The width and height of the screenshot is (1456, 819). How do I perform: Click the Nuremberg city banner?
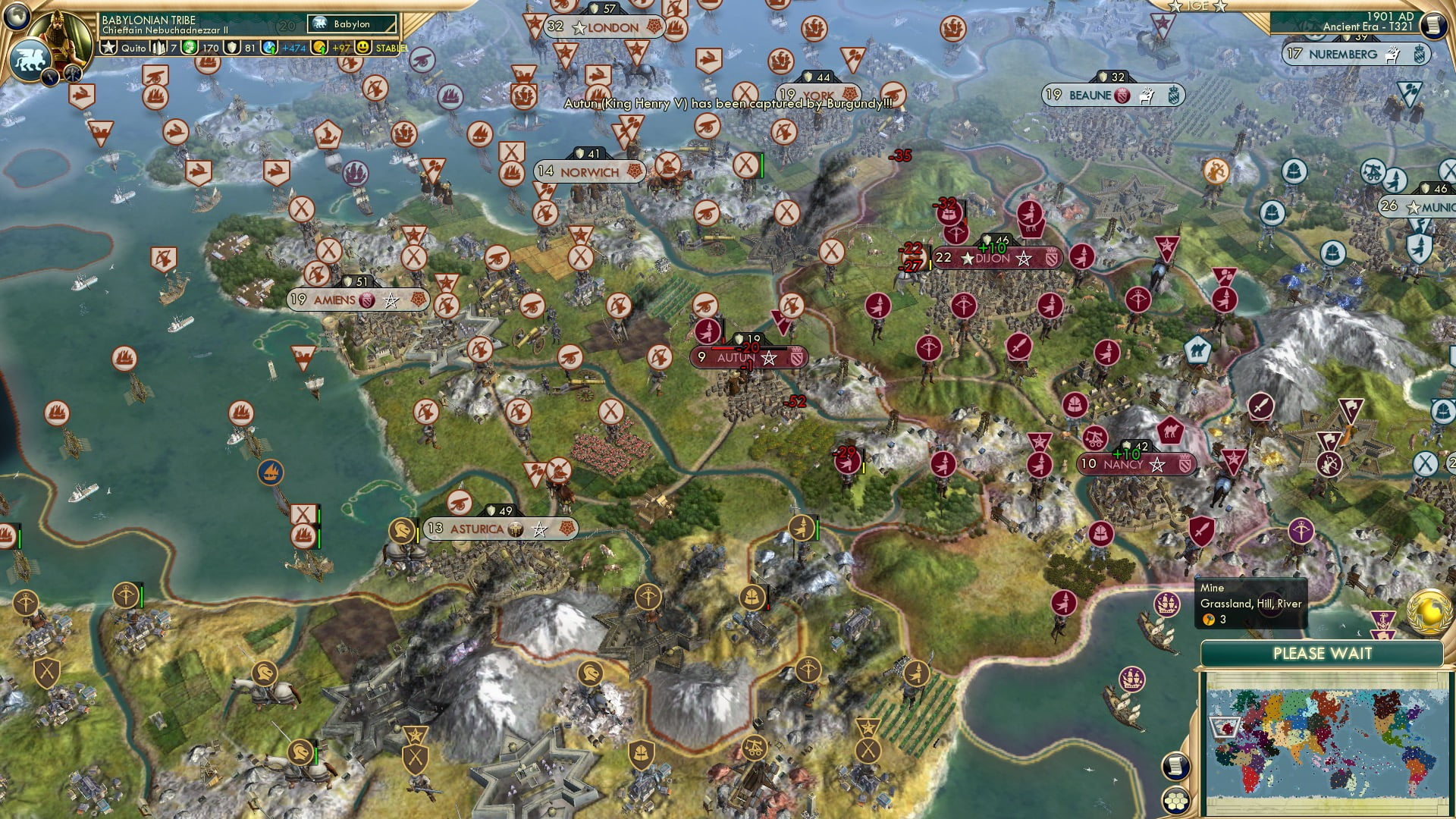click(x=1357, y=54)
